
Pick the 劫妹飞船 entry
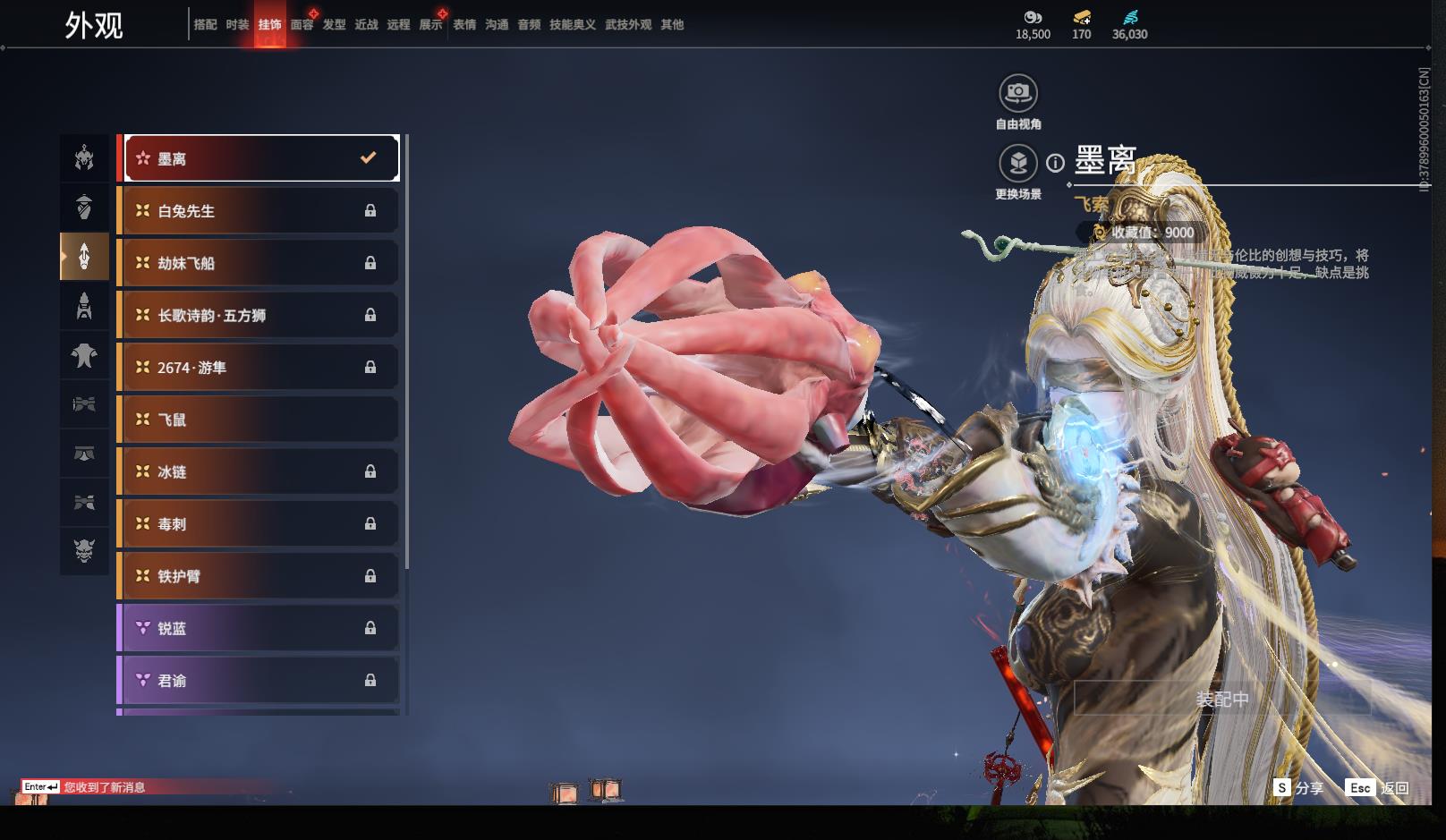tap(259, 263)
